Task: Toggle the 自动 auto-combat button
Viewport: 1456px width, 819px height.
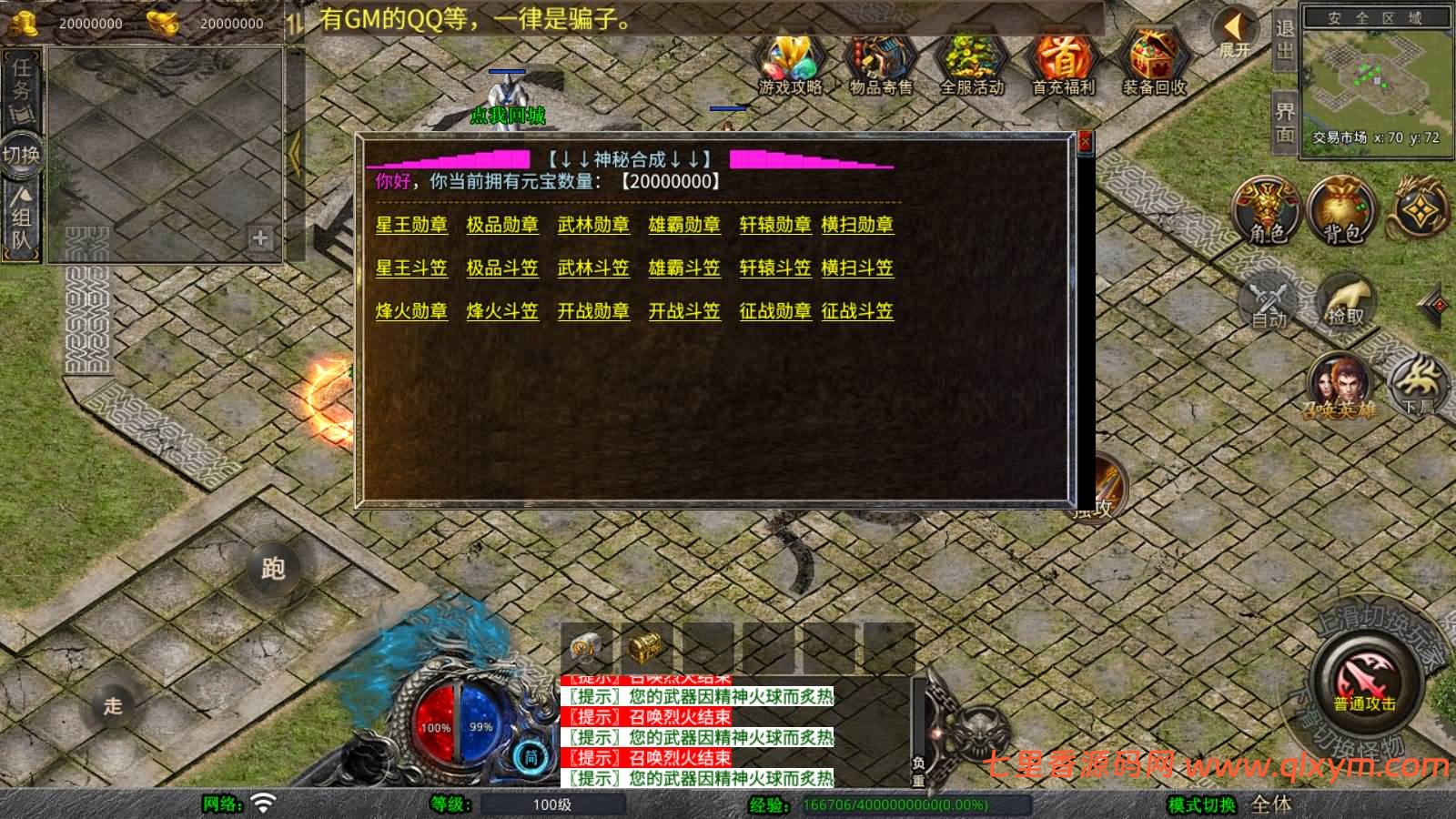Action: coord(1269,302)
